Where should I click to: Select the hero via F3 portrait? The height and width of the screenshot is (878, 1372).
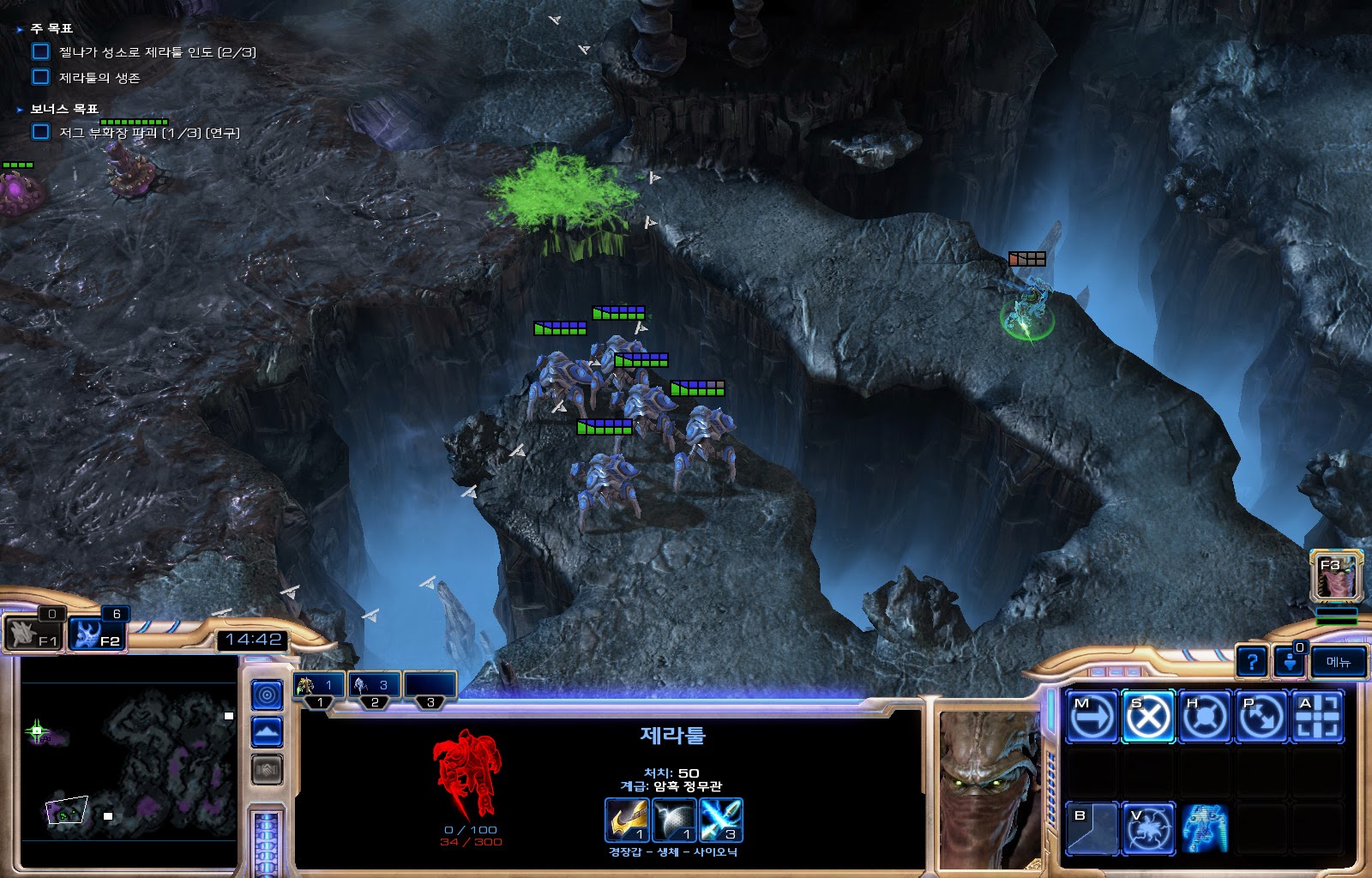(x=1336, y=576)
